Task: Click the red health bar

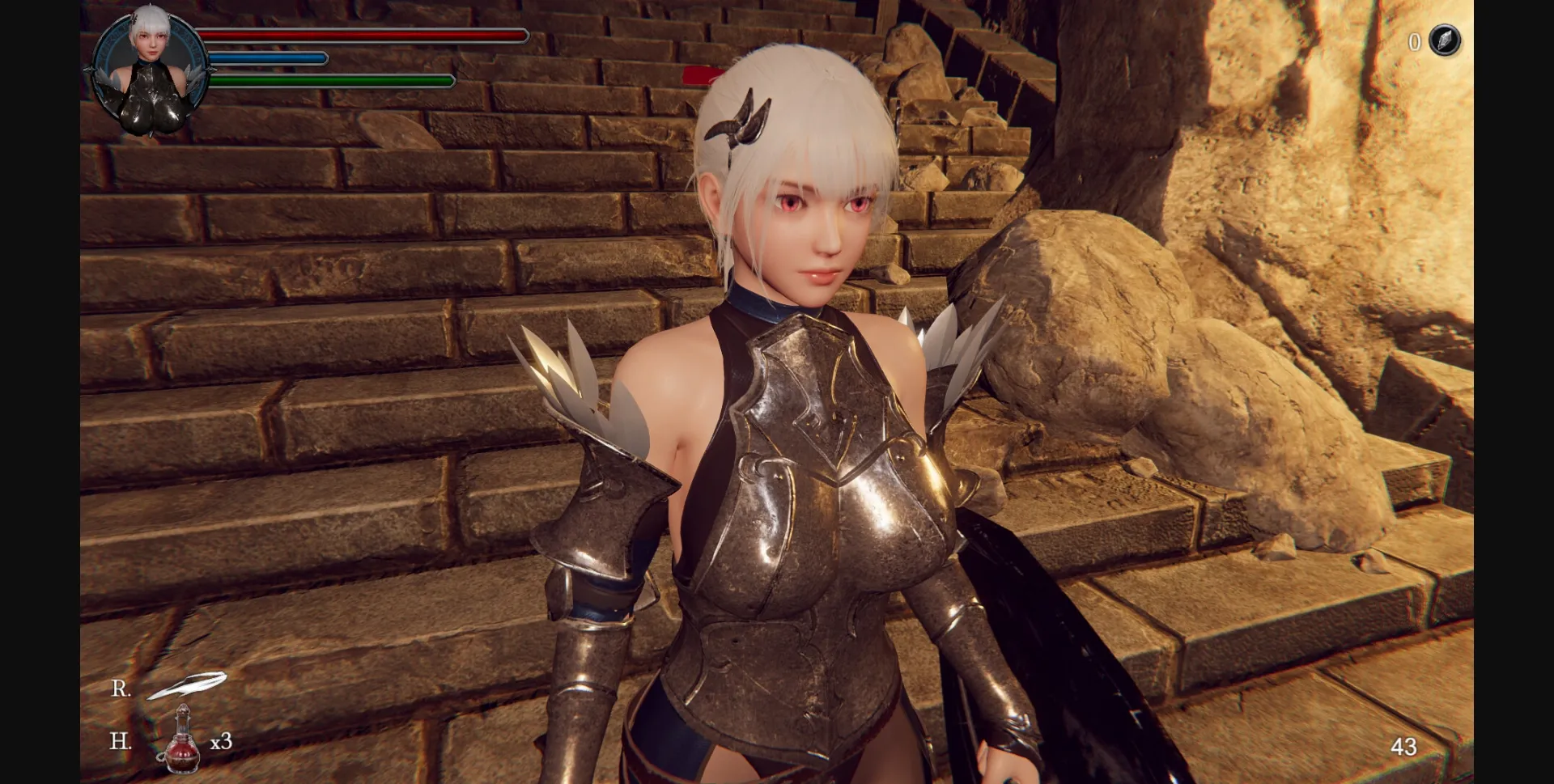Action: click(364, 36)
